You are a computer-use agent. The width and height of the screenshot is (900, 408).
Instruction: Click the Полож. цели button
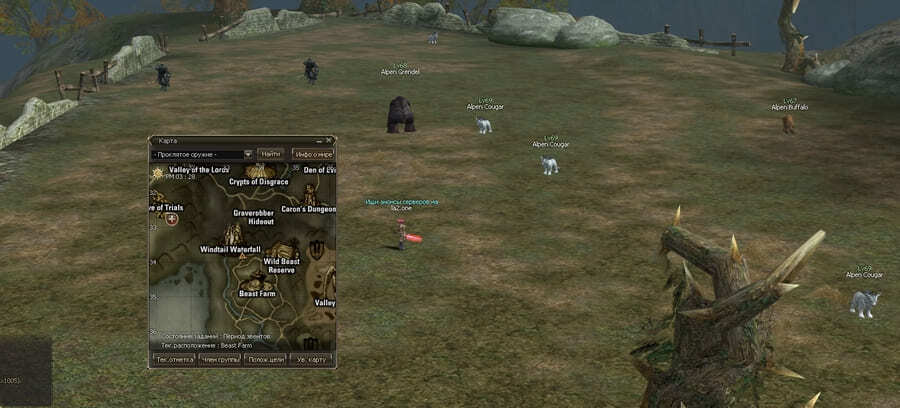coord(264,358)
